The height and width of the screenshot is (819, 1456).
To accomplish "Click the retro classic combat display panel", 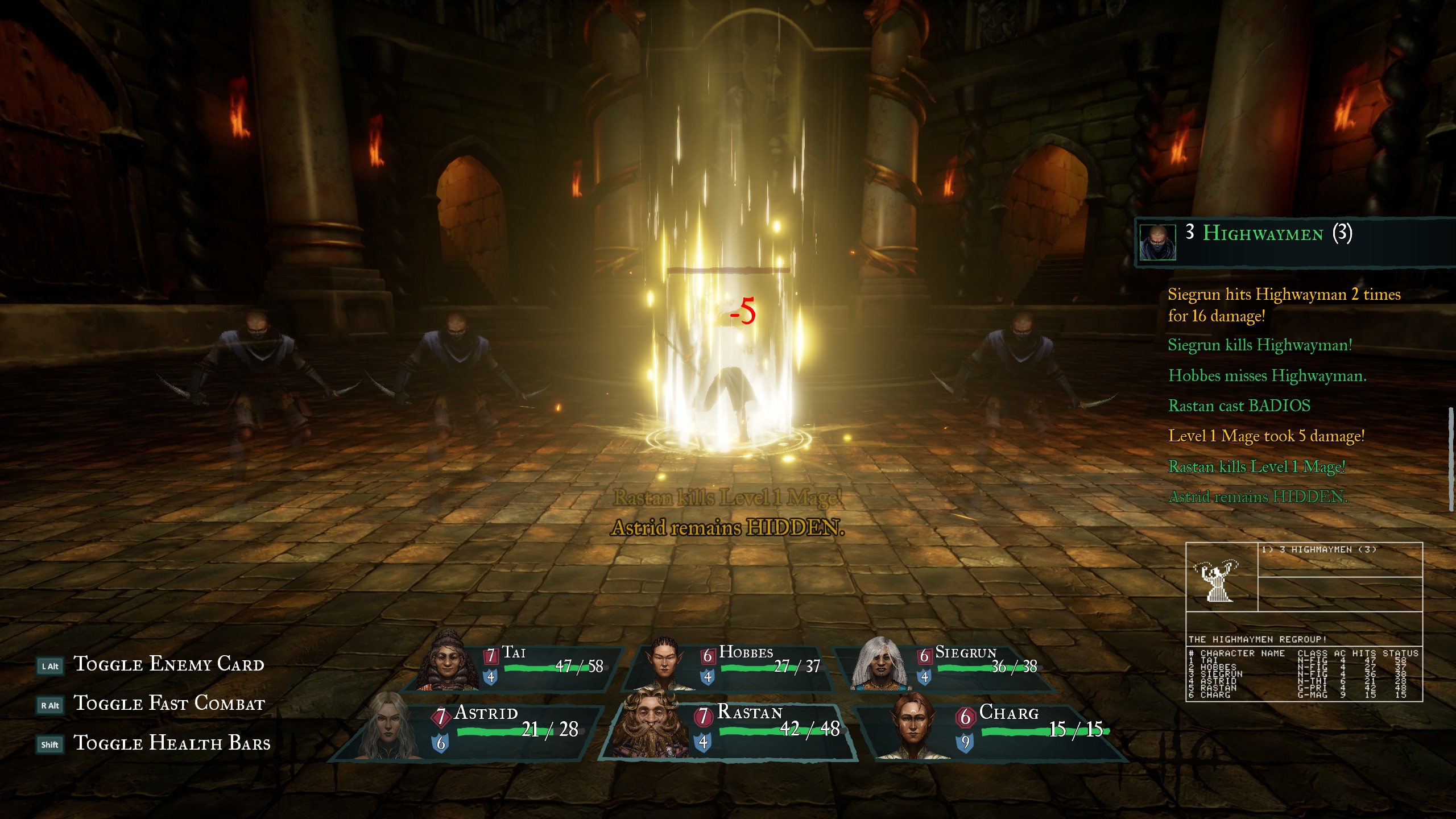I will coord(1304,622).
